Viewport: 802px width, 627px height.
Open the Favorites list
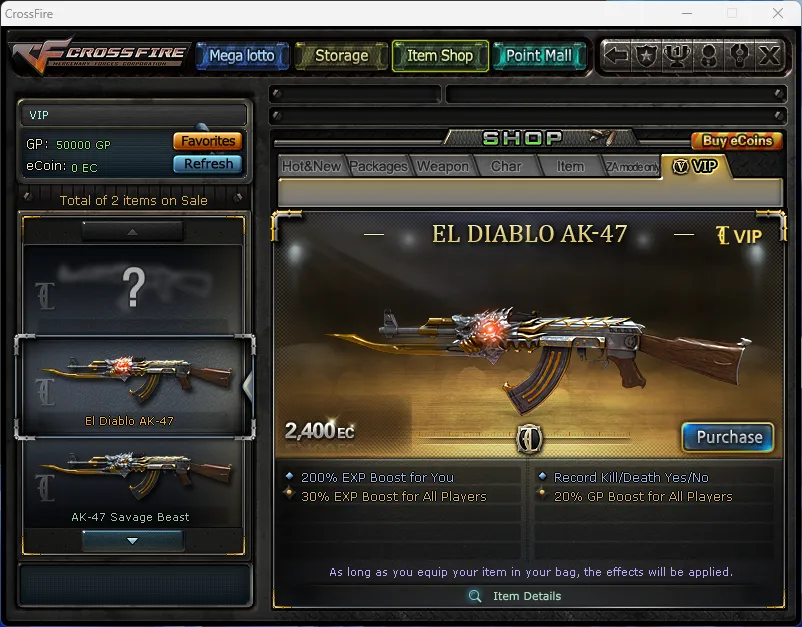click(208, 141)
